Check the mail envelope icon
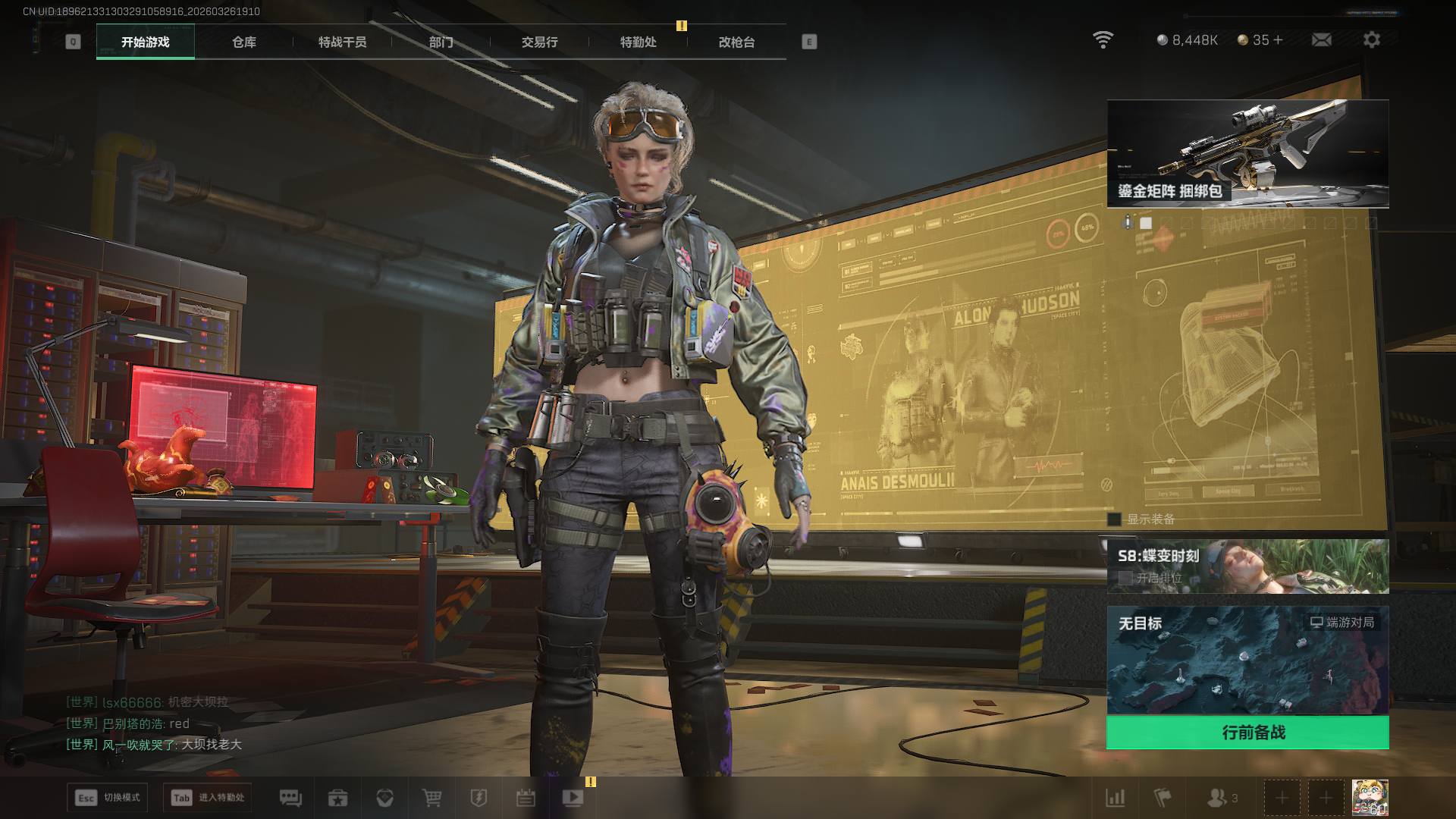The width and height of the screenshot is (1456, 819). coord(1321,40)
